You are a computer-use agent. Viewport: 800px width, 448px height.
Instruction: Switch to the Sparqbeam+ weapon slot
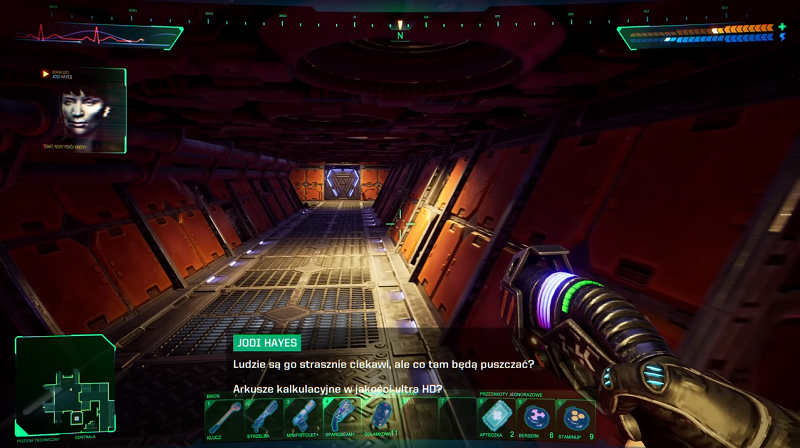(340, 416)
